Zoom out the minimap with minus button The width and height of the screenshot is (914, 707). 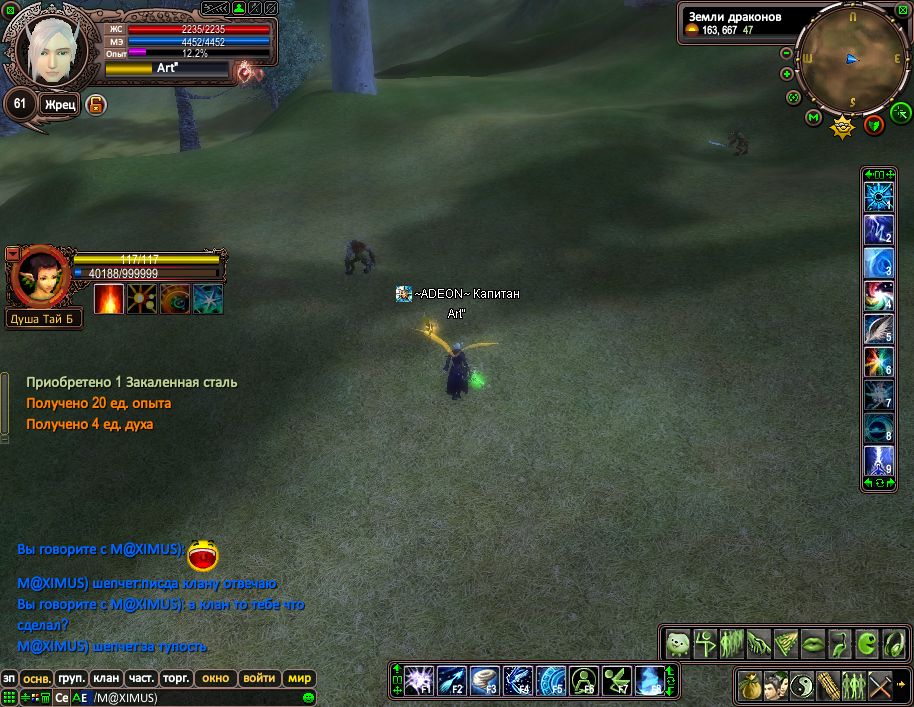(x=787, y=54)
